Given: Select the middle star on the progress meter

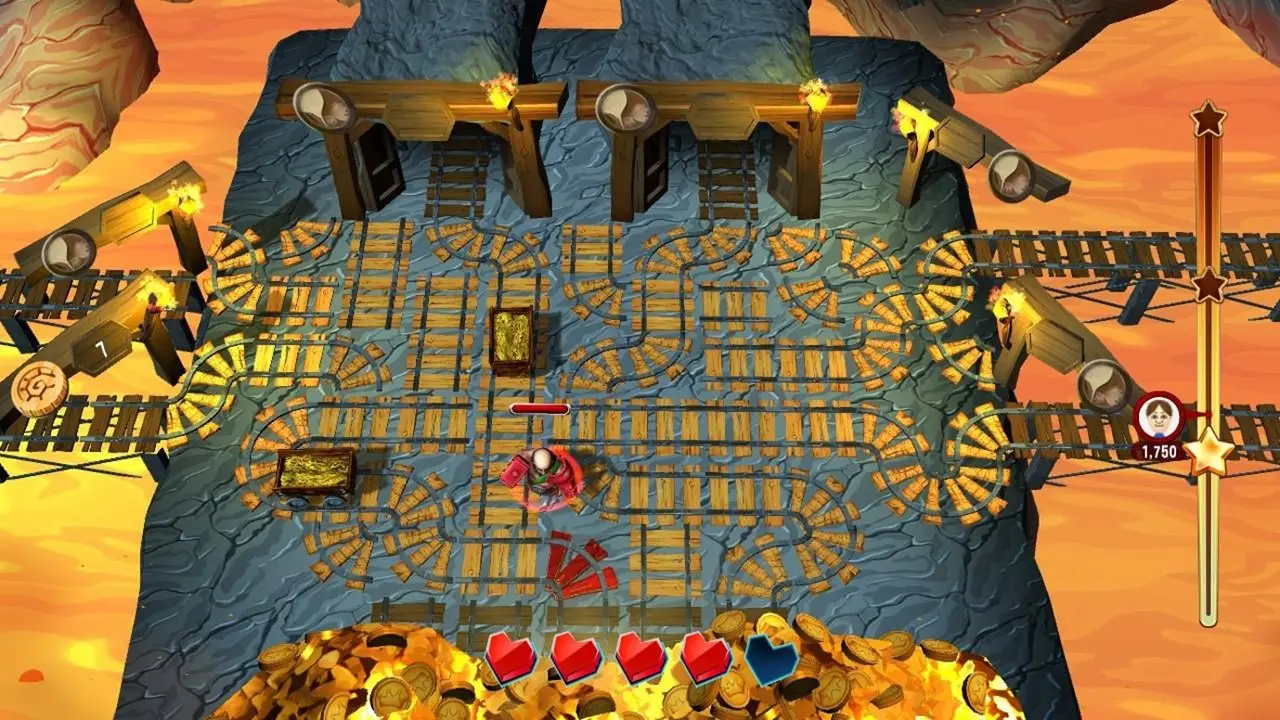Looking at the screenshot, I should click(1210, 283).
